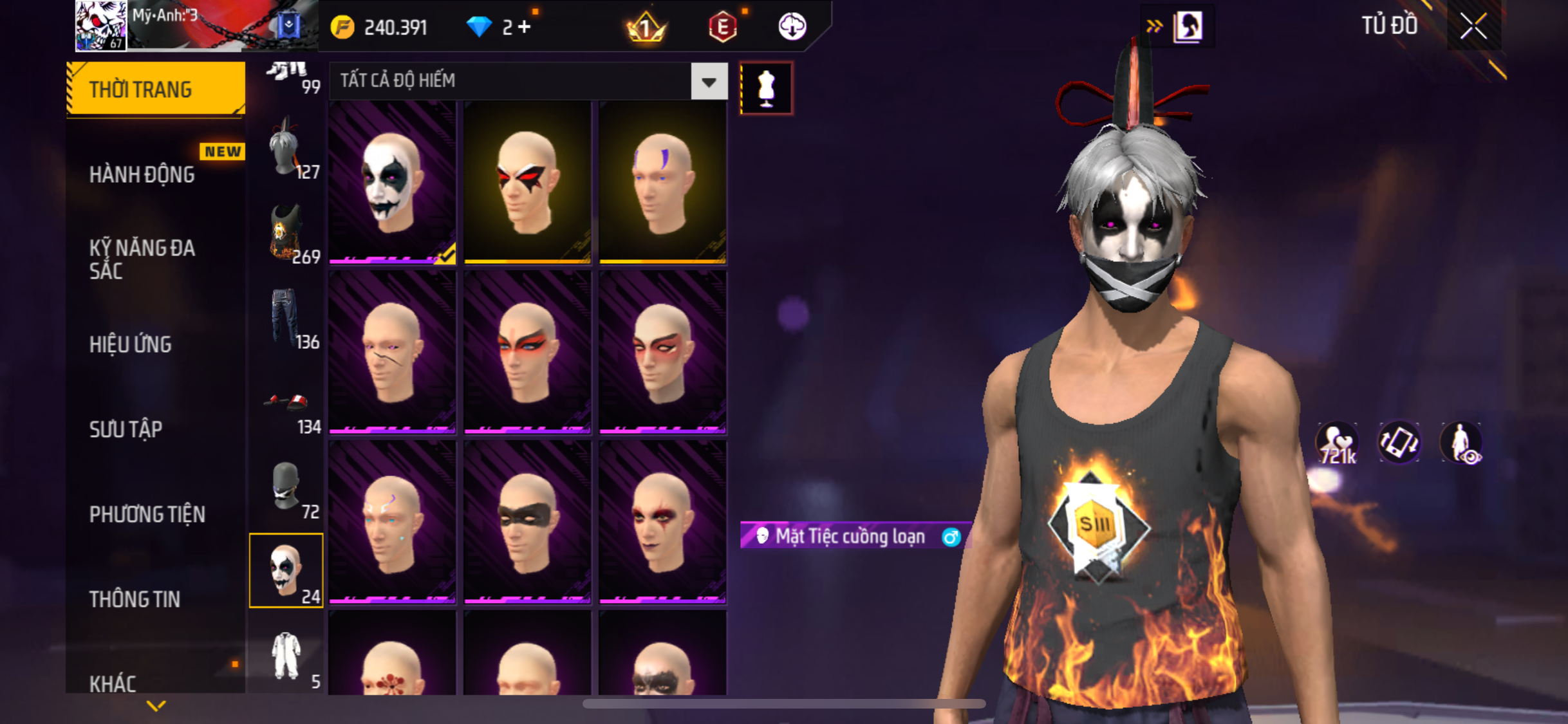Select the jeans category with 136 items
This screenshot has width=1568, height=724.
pos(286,319)
